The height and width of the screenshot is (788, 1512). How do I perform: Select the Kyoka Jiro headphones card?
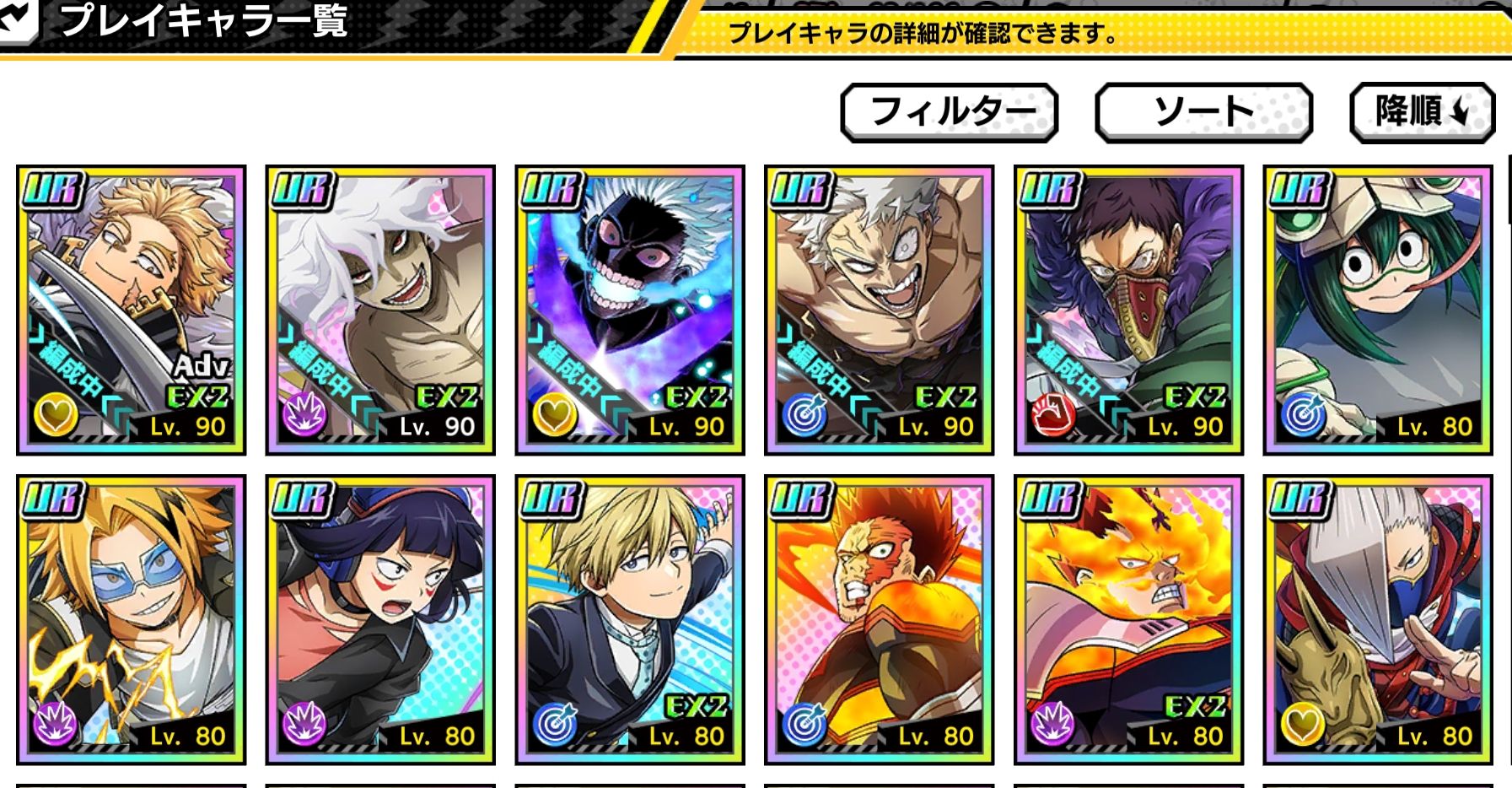[380, 619]
